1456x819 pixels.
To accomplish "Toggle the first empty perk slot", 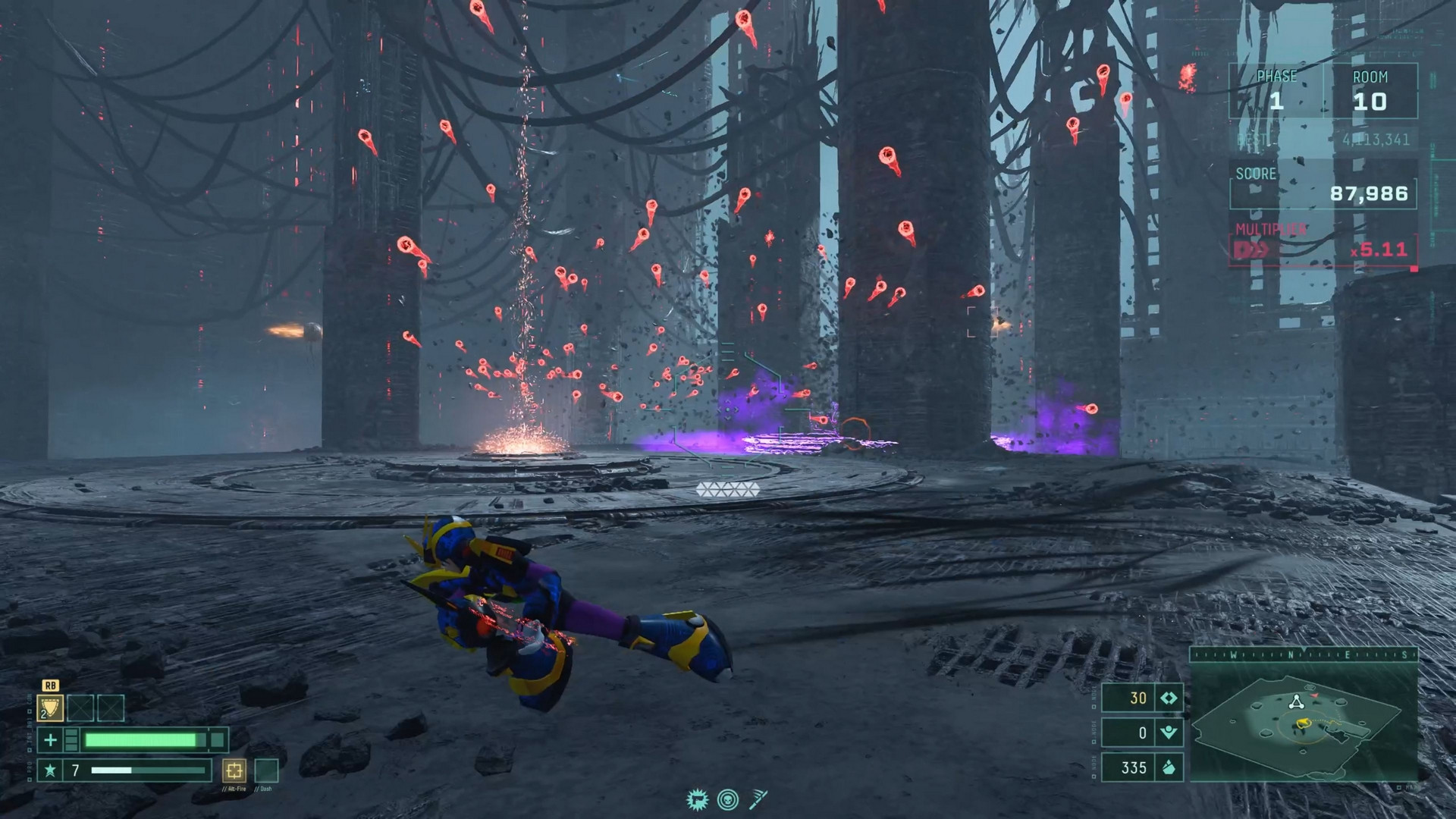I will (x=80, y=708).
